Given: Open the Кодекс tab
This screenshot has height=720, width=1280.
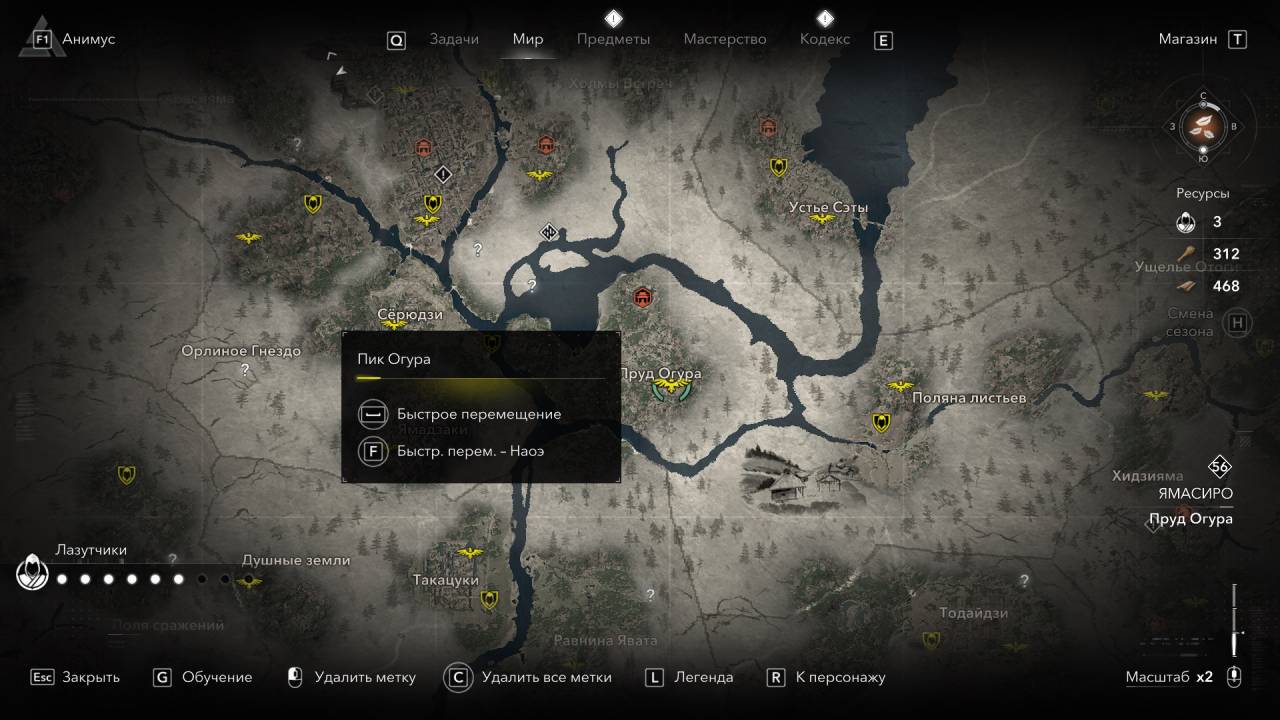Looking at the screenshot, I should (x=824, y=39).
